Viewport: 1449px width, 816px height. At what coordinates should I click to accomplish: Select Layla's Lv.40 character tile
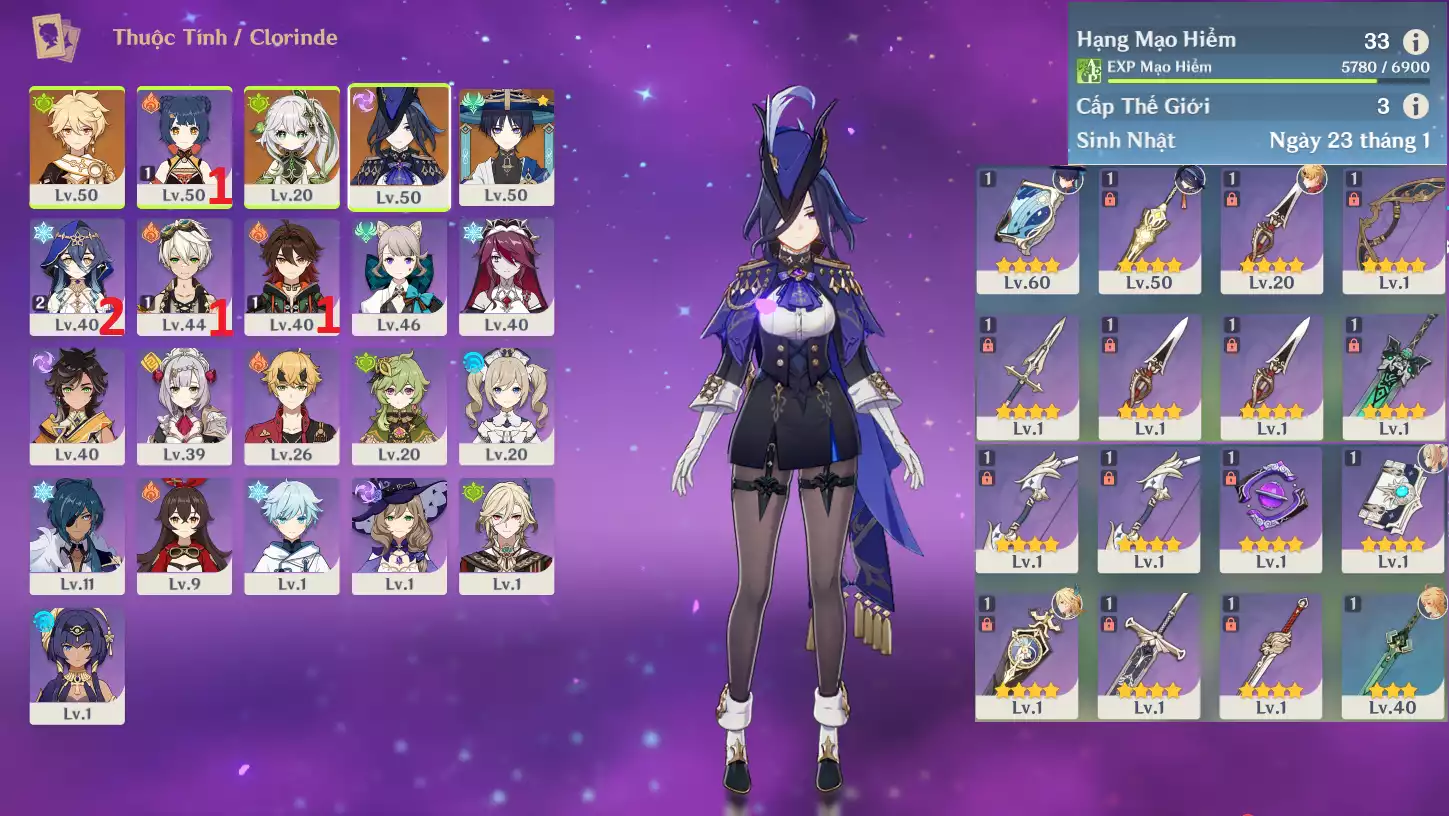click(77, 276)
